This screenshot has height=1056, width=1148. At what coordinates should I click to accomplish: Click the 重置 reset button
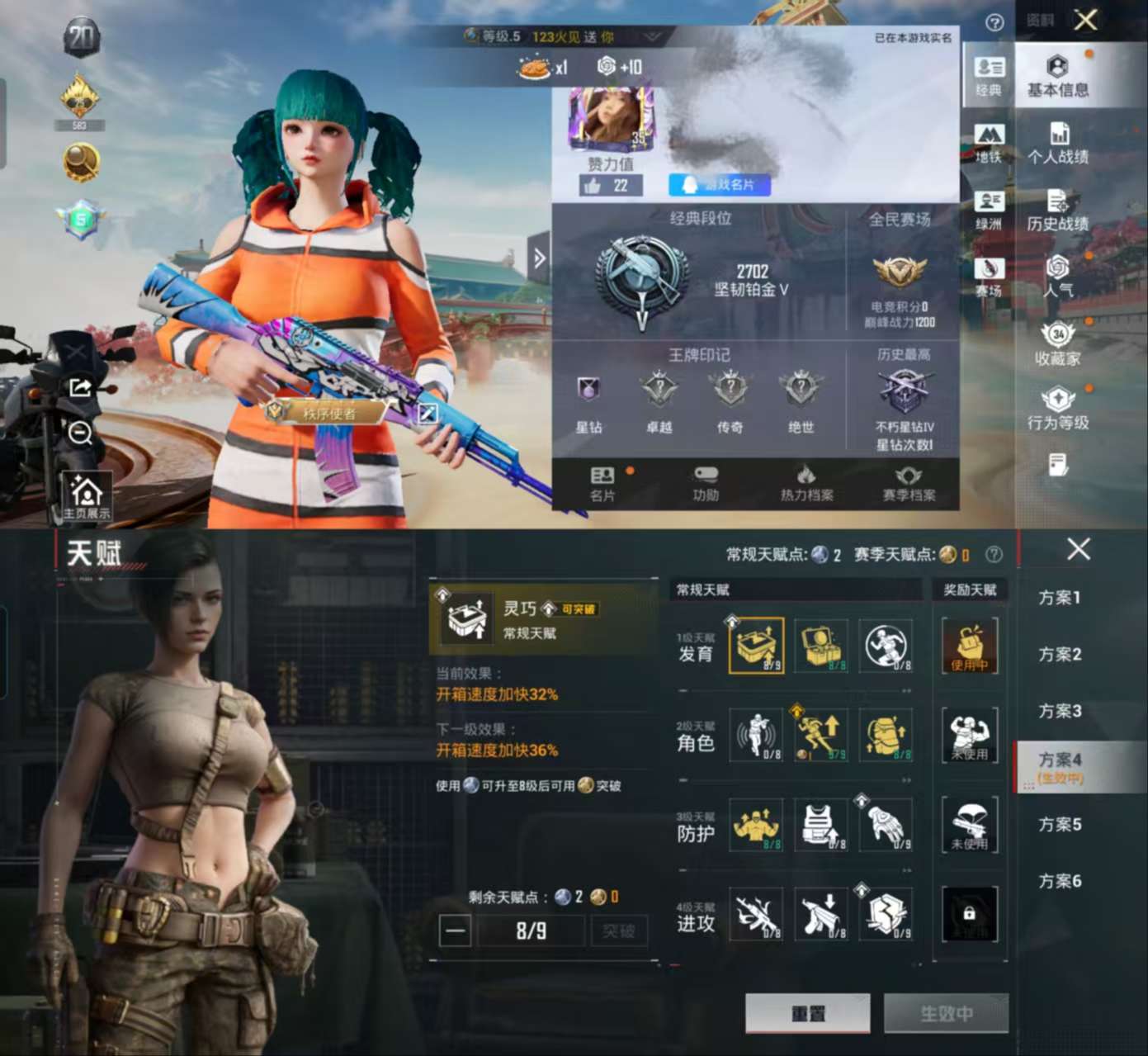pos(807,1012)
